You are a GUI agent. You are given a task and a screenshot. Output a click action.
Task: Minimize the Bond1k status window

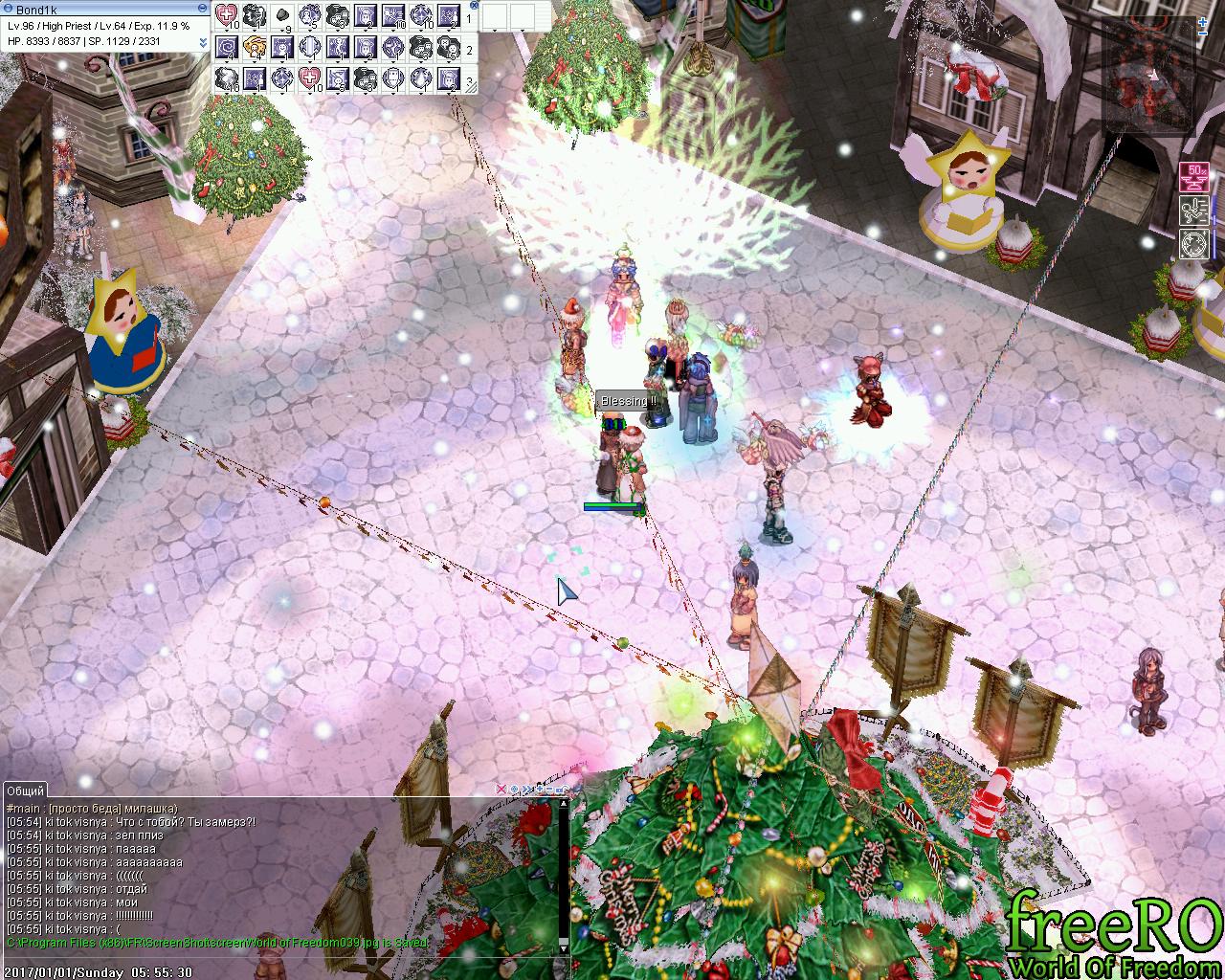coord(201,9)
